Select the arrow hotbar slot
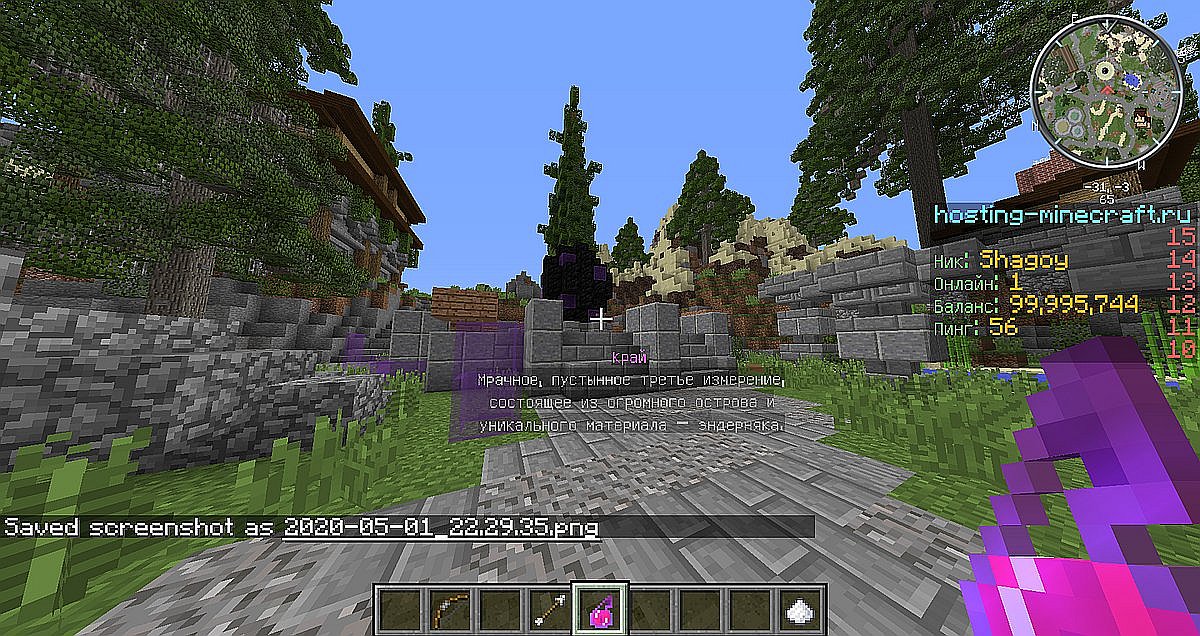 click(x=547, y=607)
